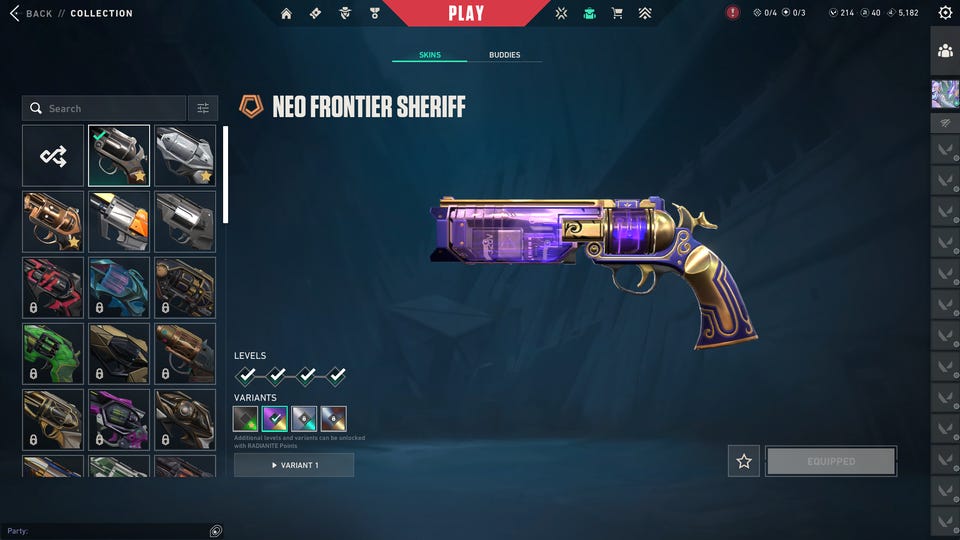Choose the random shuffle skin tile
The width and height of the screenshot is (960, 540).
(53, 156)
